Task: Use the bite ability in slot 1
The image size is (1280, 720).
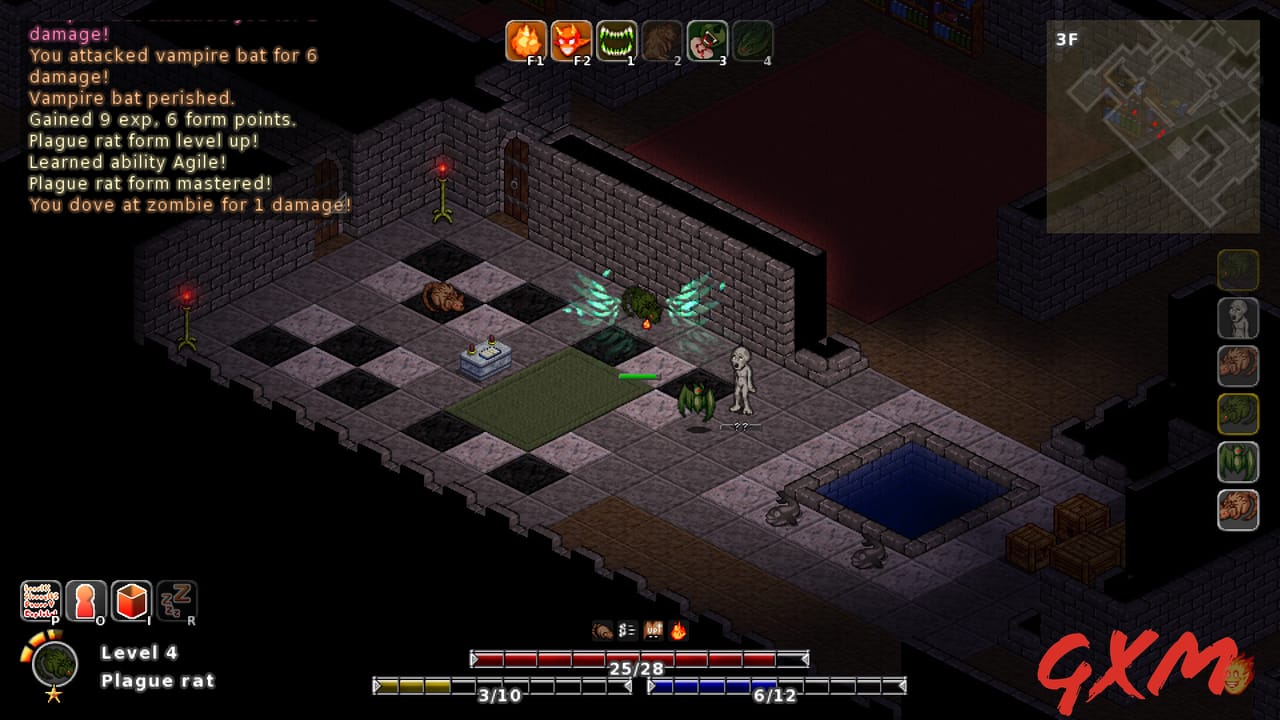Action: pos(615,40)
